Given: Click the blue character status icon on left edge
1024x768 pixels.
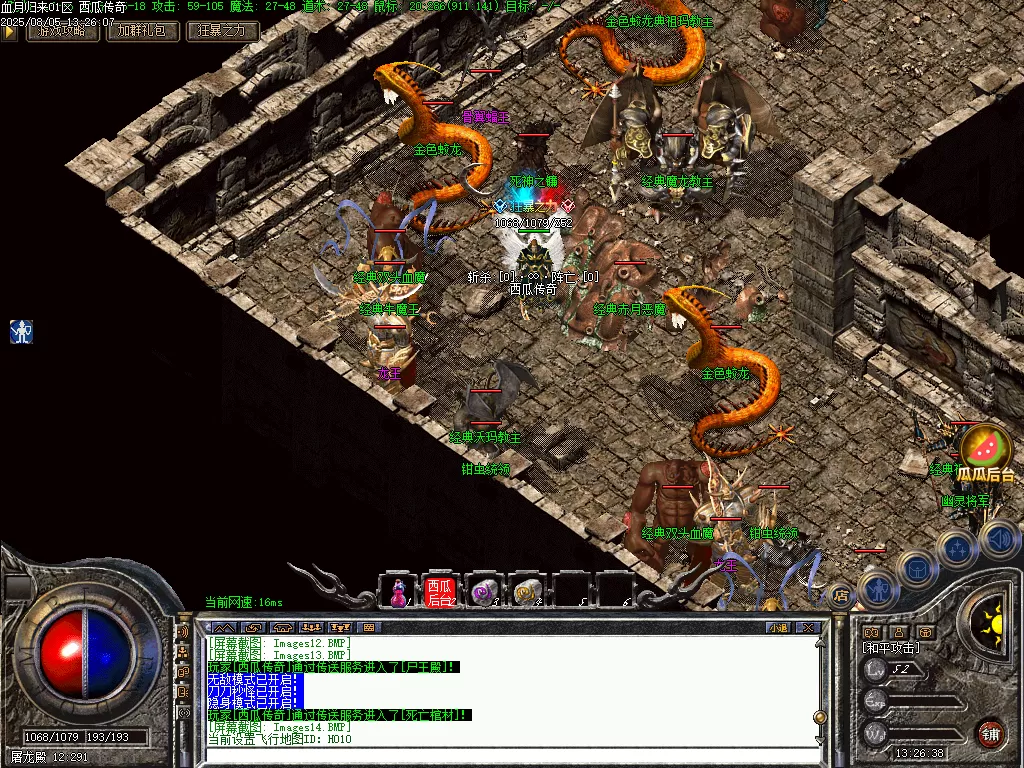Looking at the screenshot, I should coord(22,331).
